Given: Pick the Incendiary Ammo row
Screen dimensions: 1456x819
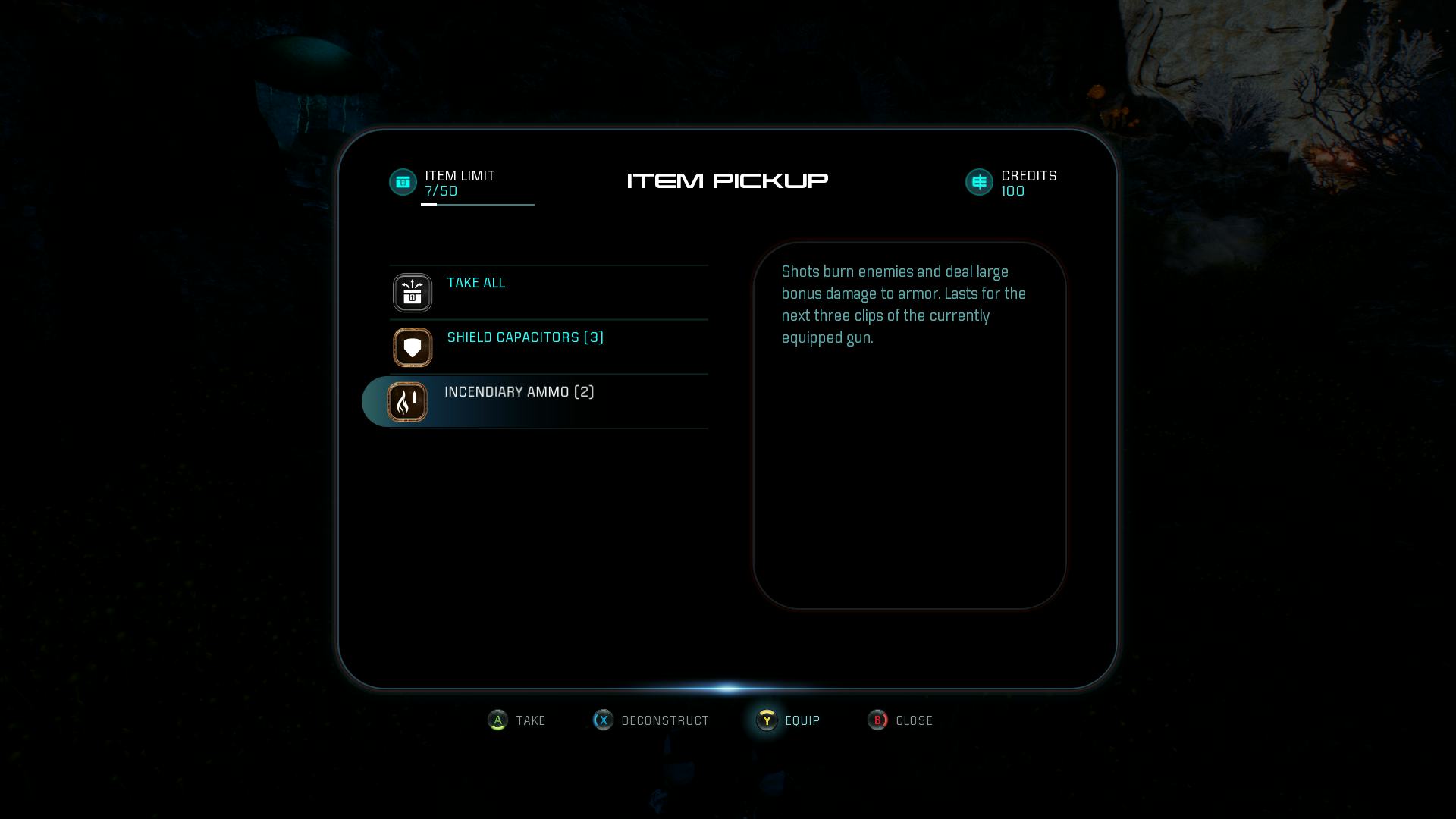Looking at the screenshot, I should point(519,393).
